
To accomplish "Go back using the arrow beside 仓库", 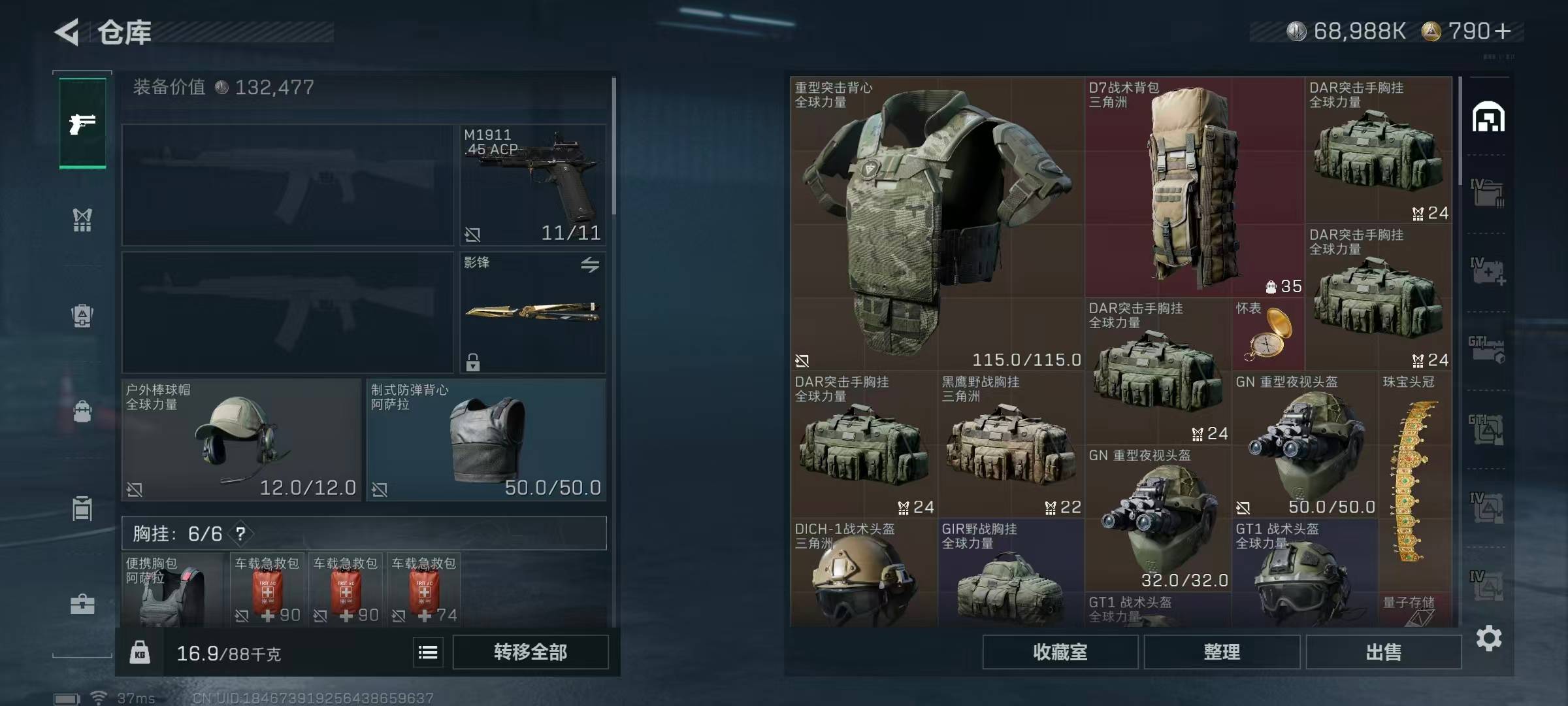I will (x=67, y=32).
